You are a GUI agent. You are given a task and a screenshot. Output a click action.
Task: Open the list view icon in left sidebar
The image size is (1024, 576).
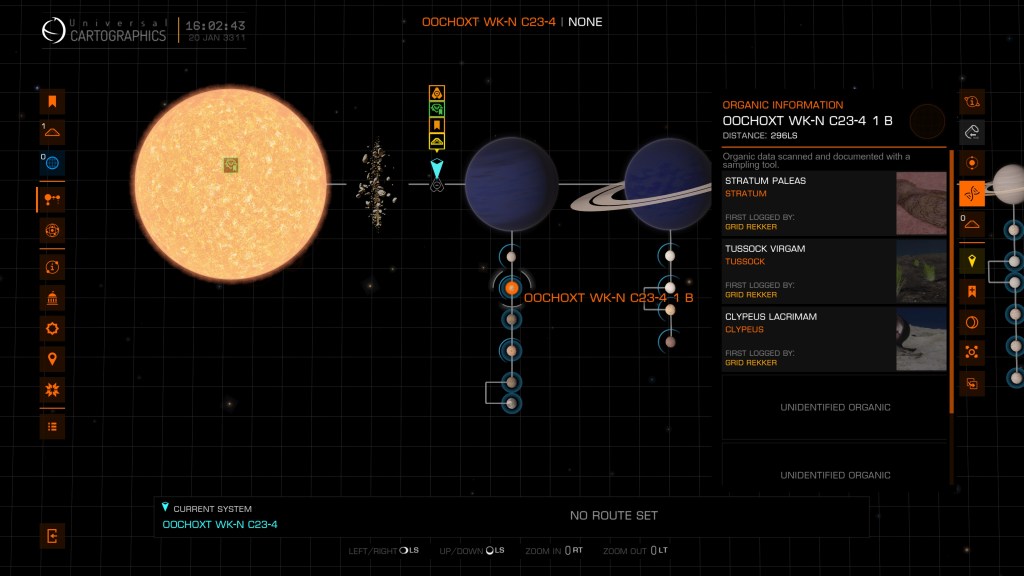tap(52, 426)
